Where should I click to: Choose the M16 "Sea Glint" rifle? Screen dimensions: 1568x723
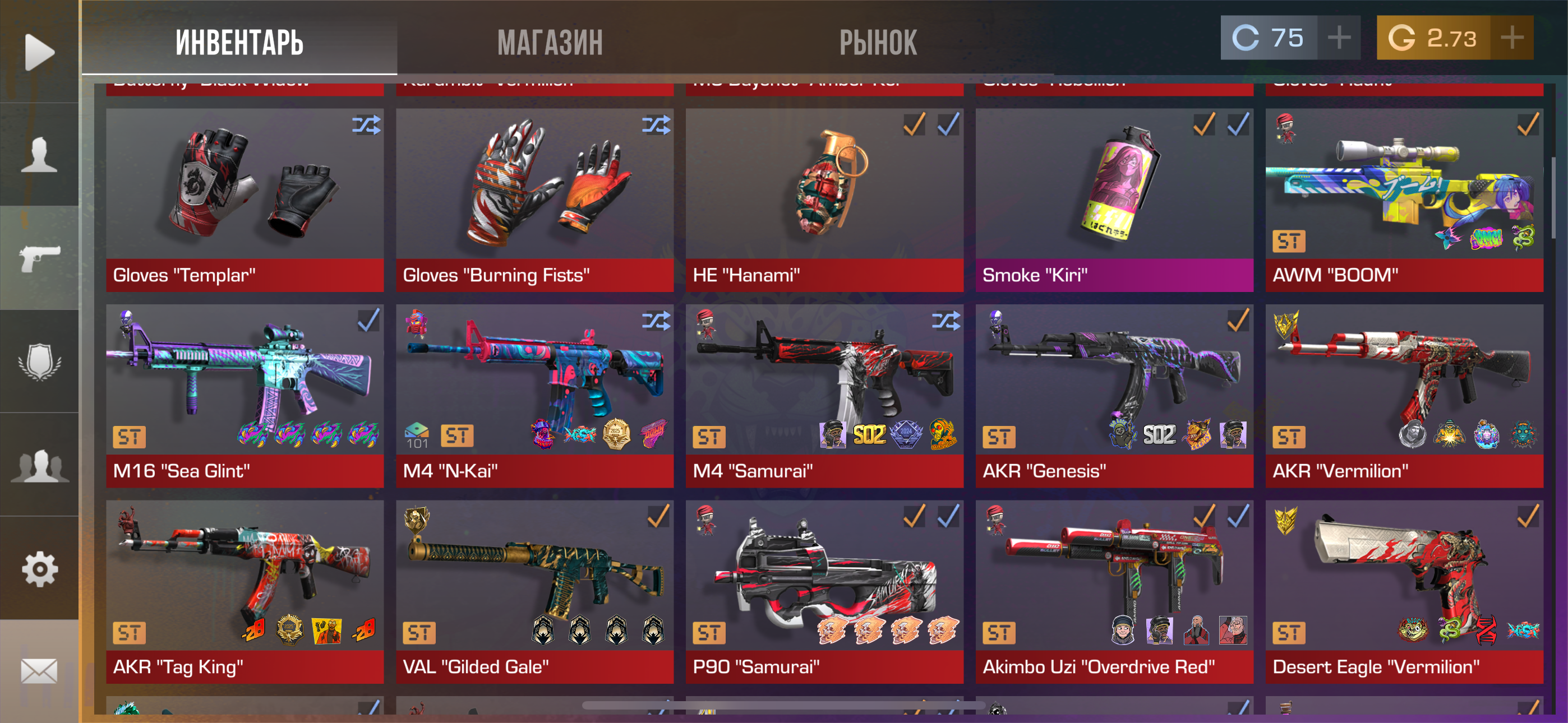(245, 396)
